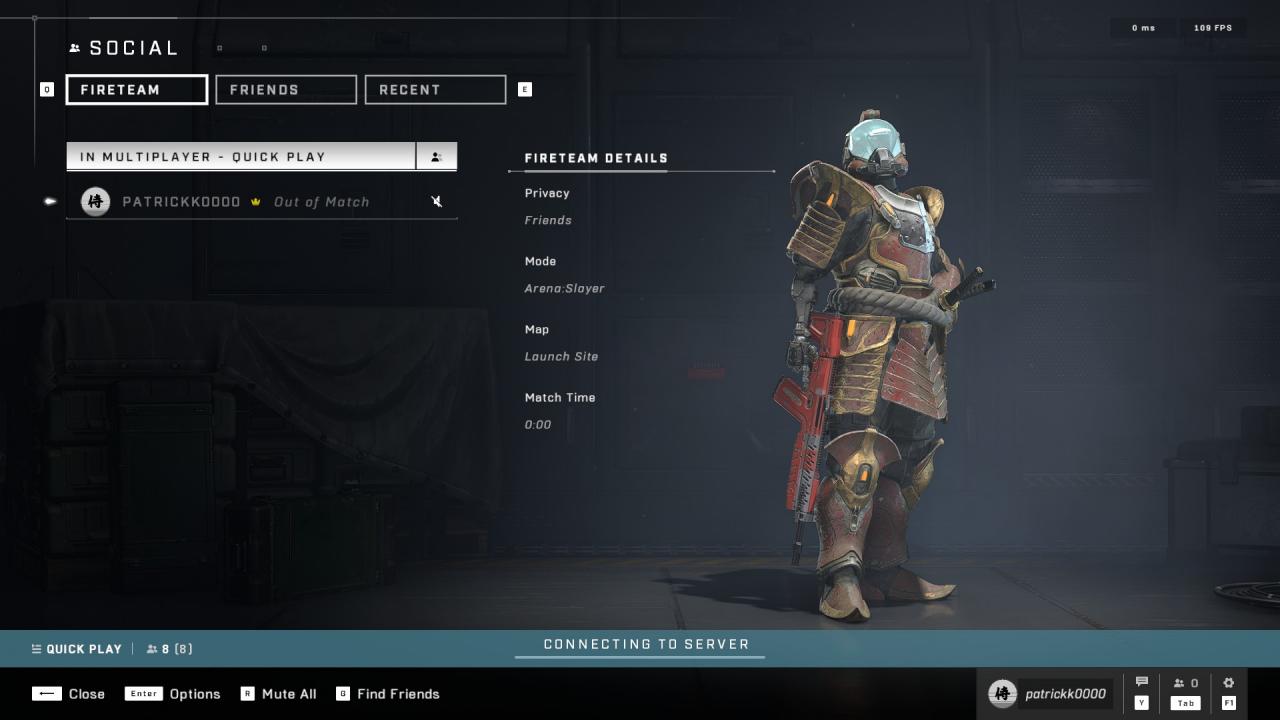
Task: Open the Options for selected player
Action: [x=173, y=694]
